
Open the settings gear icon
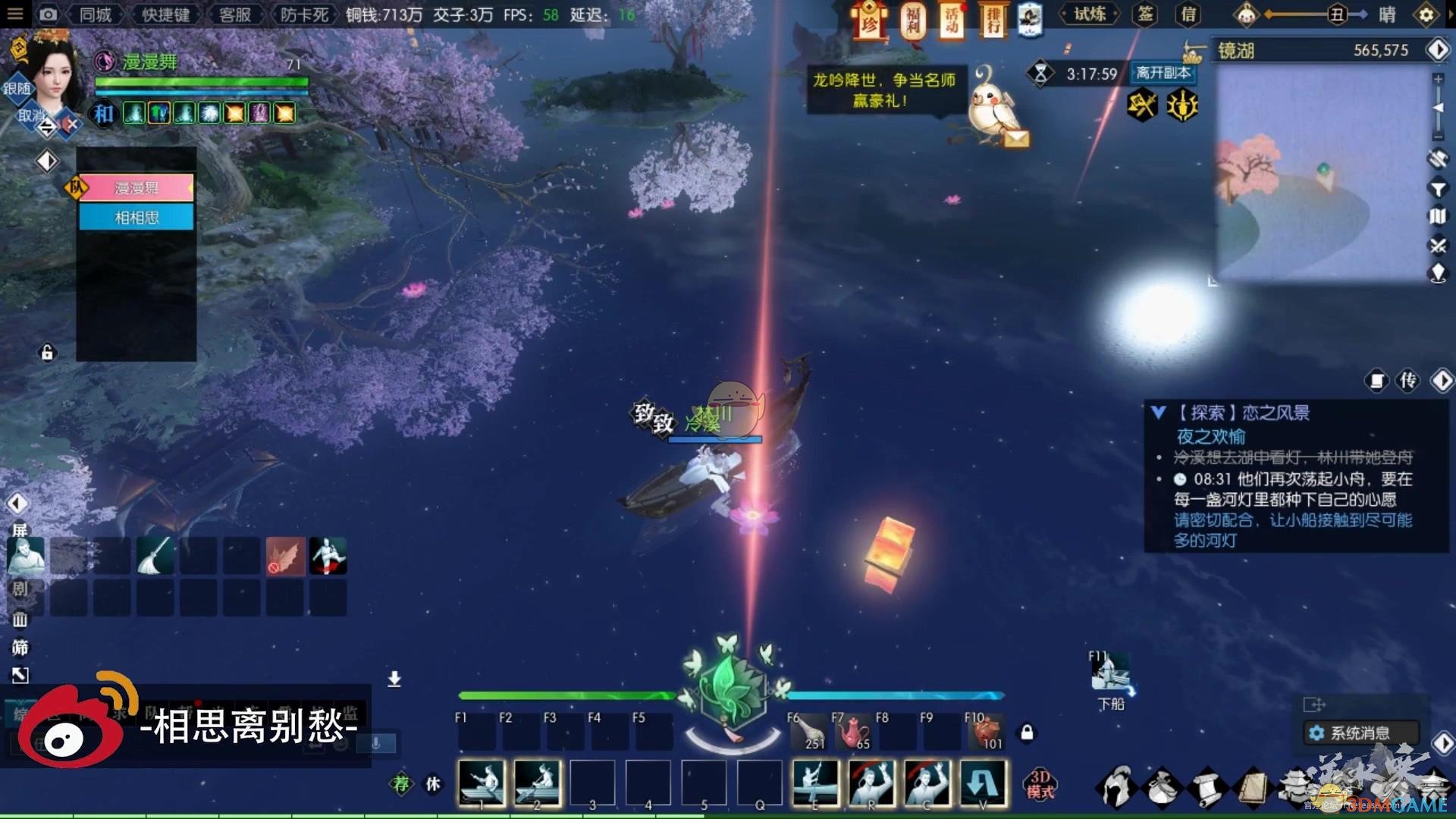click(x=1426, y=14)
